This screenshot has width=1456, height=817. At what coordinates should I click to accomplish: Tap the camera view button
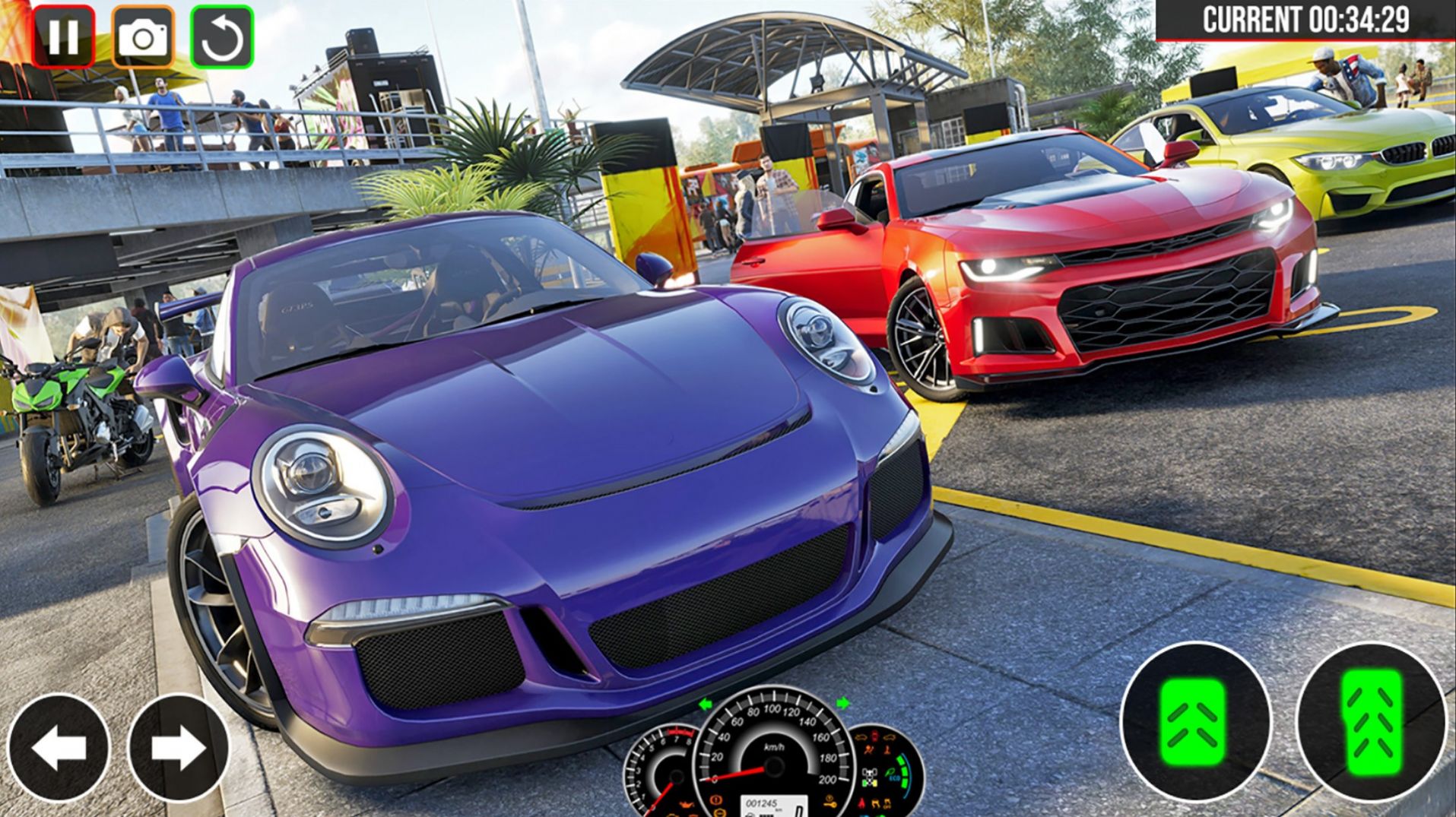tap(143, 36)
